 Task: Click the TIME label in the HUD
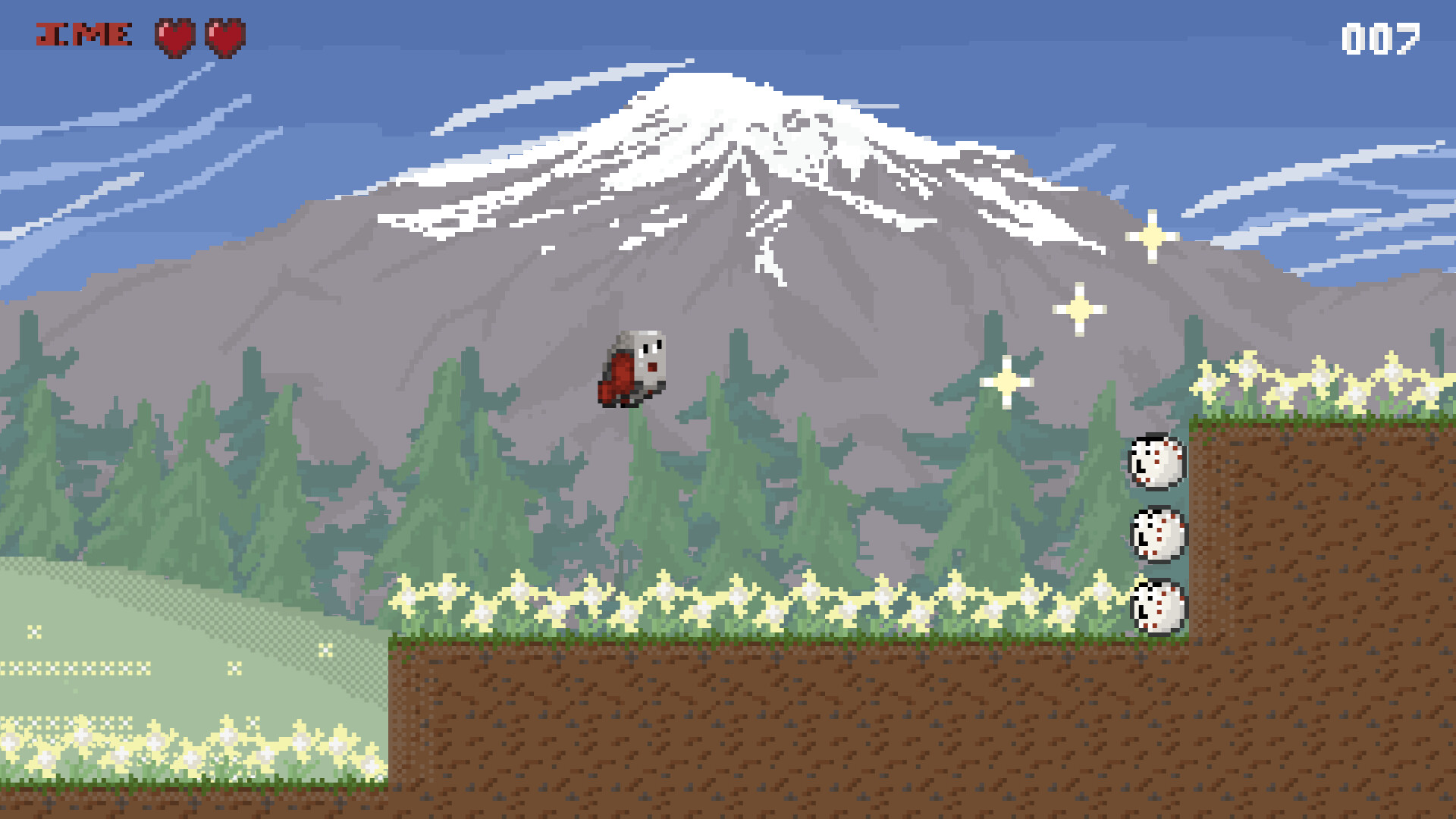click(x=83, y=33)
